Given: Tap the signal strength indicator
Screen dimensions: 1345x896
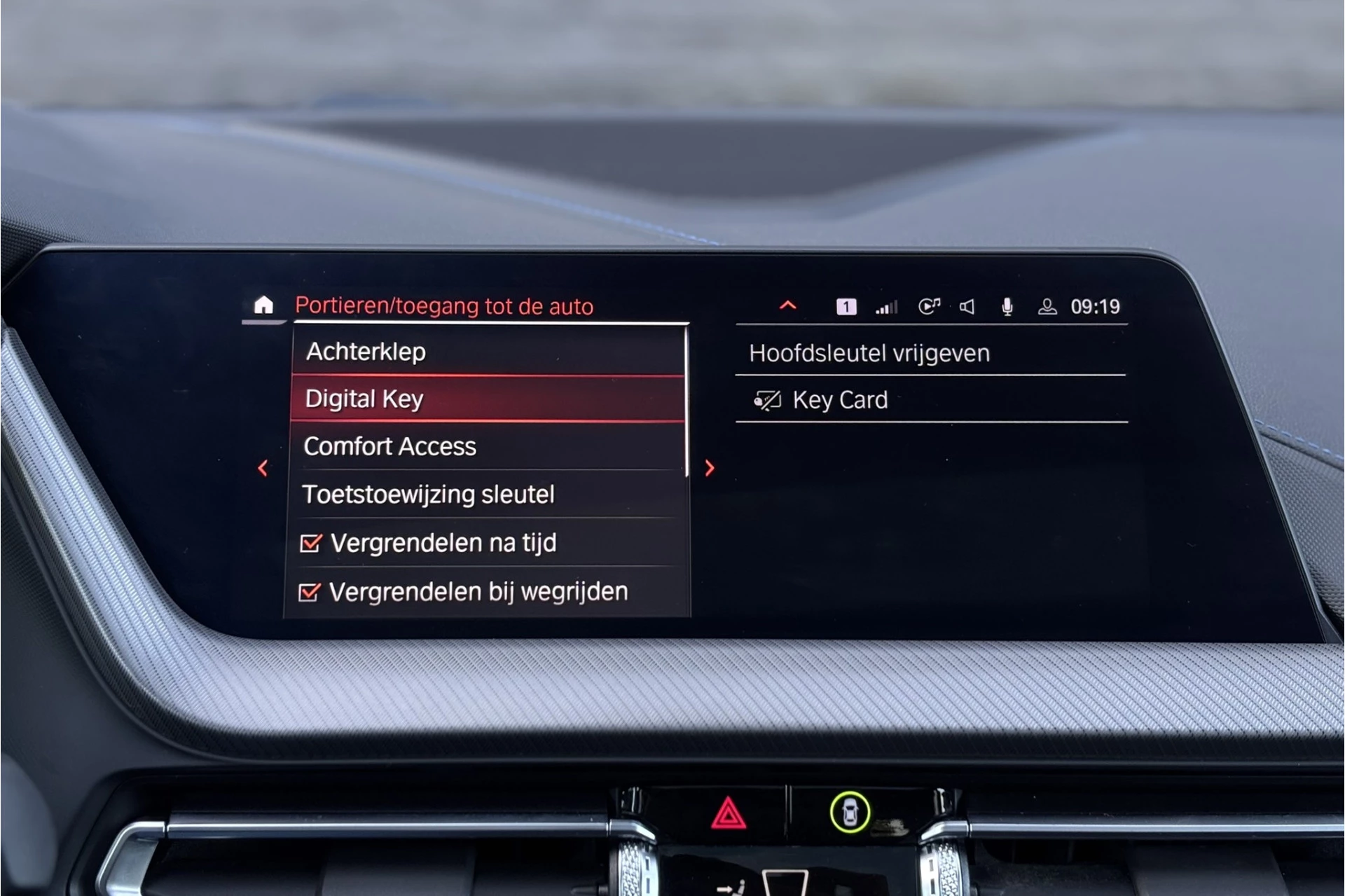Looking at the screenshot, I should click(x=886, y=306).
